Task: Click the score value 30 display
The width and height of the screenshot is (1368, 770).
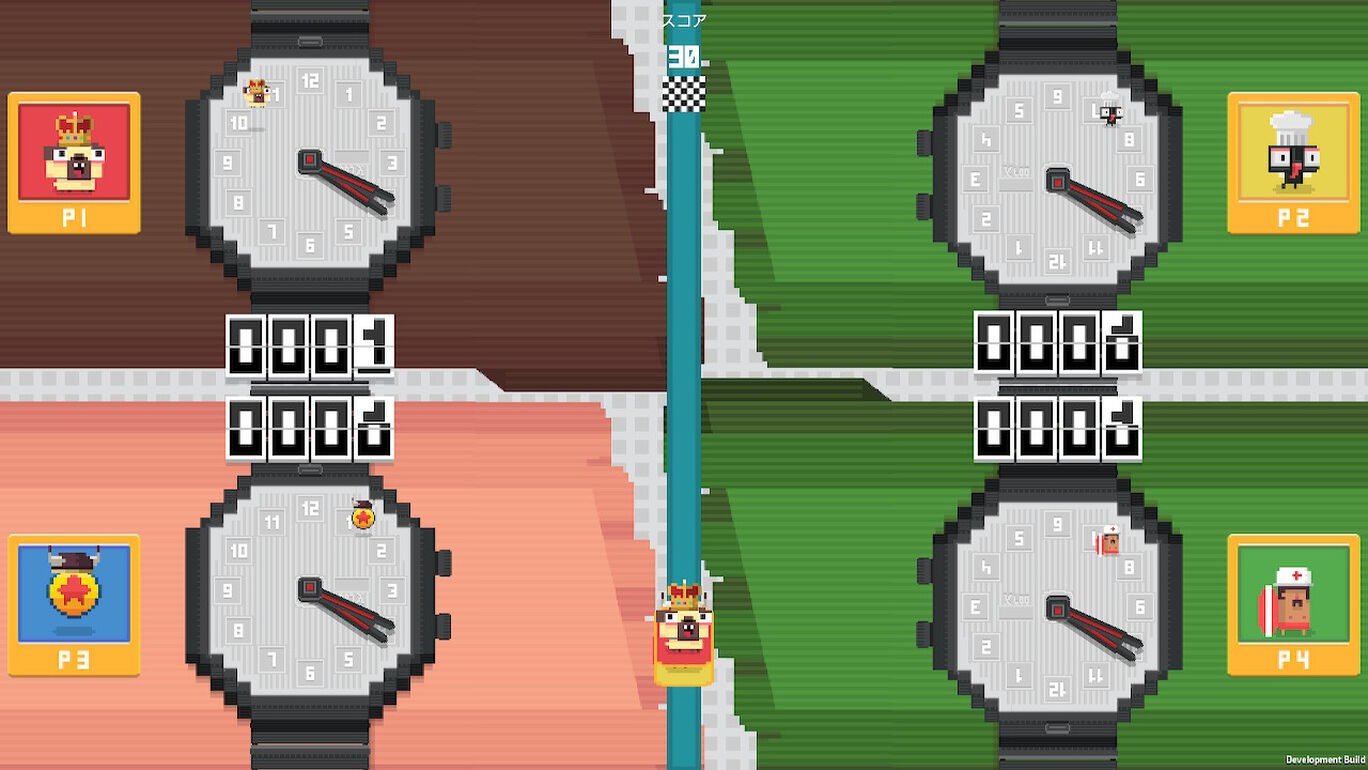Action: 686,55
